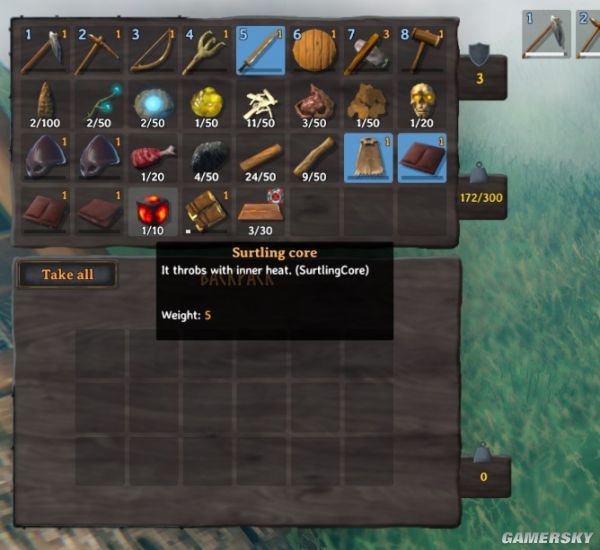This screenshot has width=600, height=550.
Task: Choose the pickaxe in hotbar slot 2
Action: (x=99, y=51)
